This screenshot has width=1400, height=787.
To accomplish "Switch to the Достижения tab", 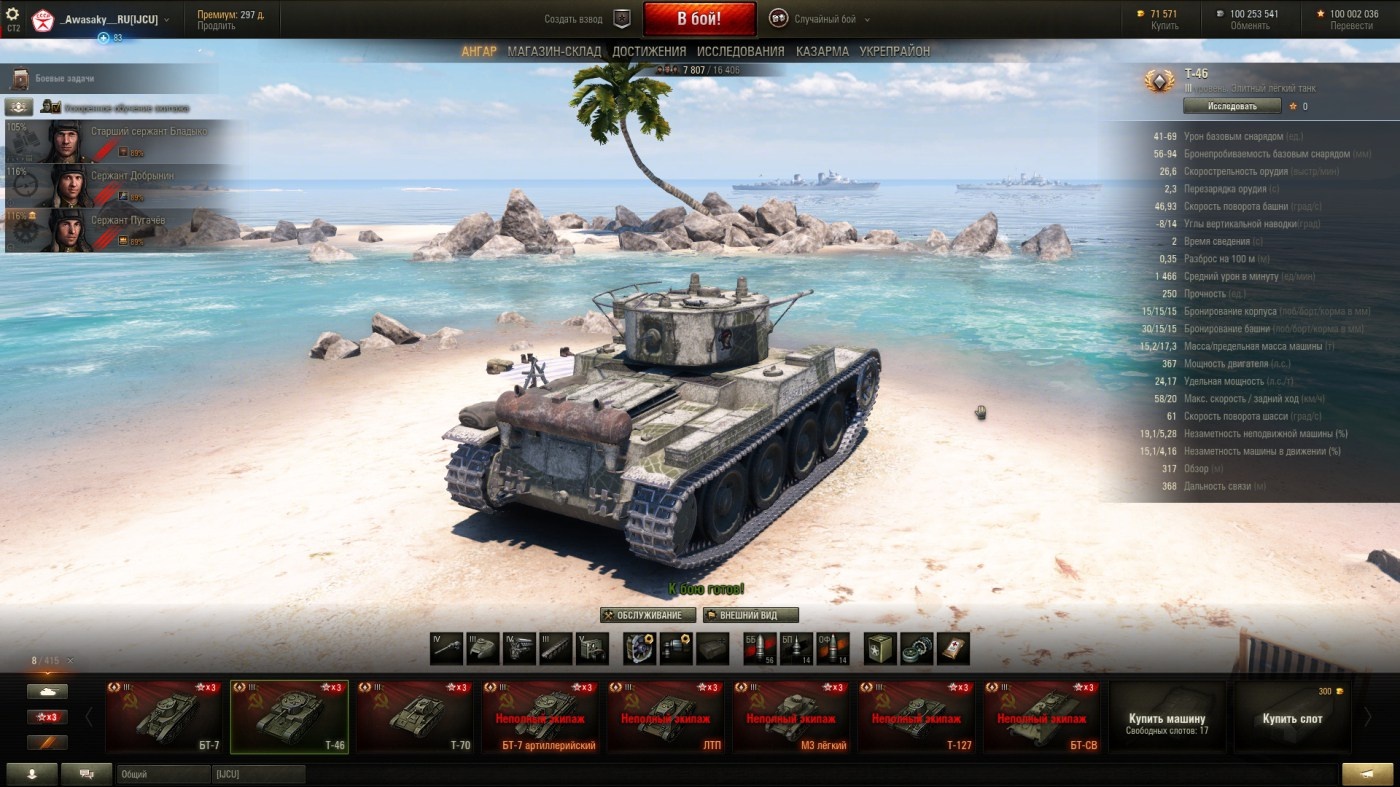I will click(x=649, y=51).
